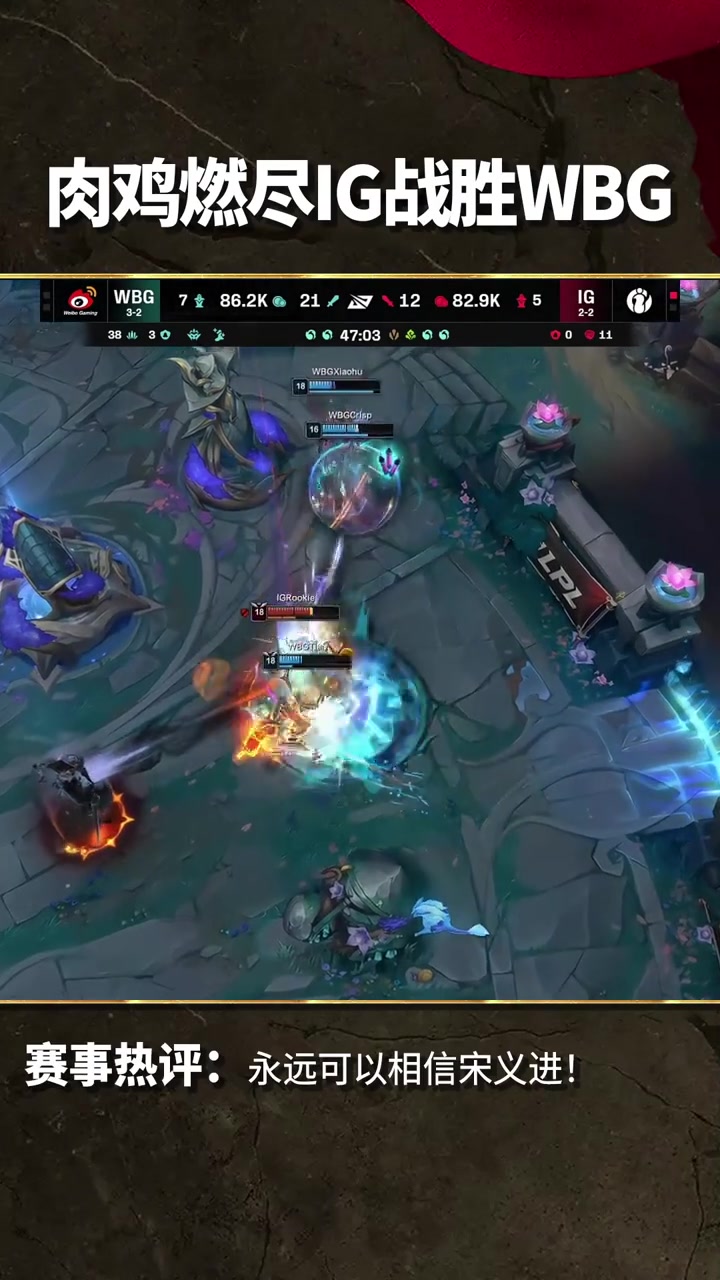Select the Invictus Gaming team logo
The height and width of the screenshot is (1280, 720).
[638, 300]
